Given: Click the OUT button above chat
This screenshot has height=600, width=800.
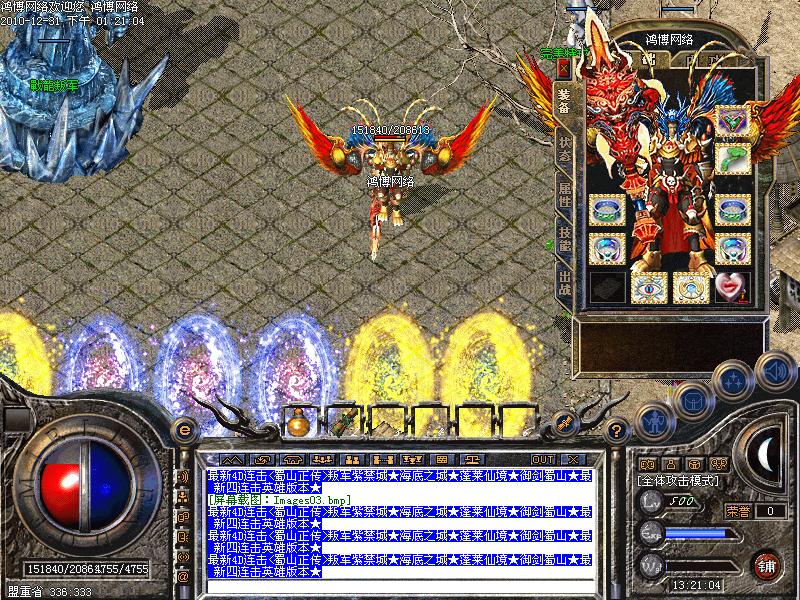Looking at the screenshot, I should point(544,459).
